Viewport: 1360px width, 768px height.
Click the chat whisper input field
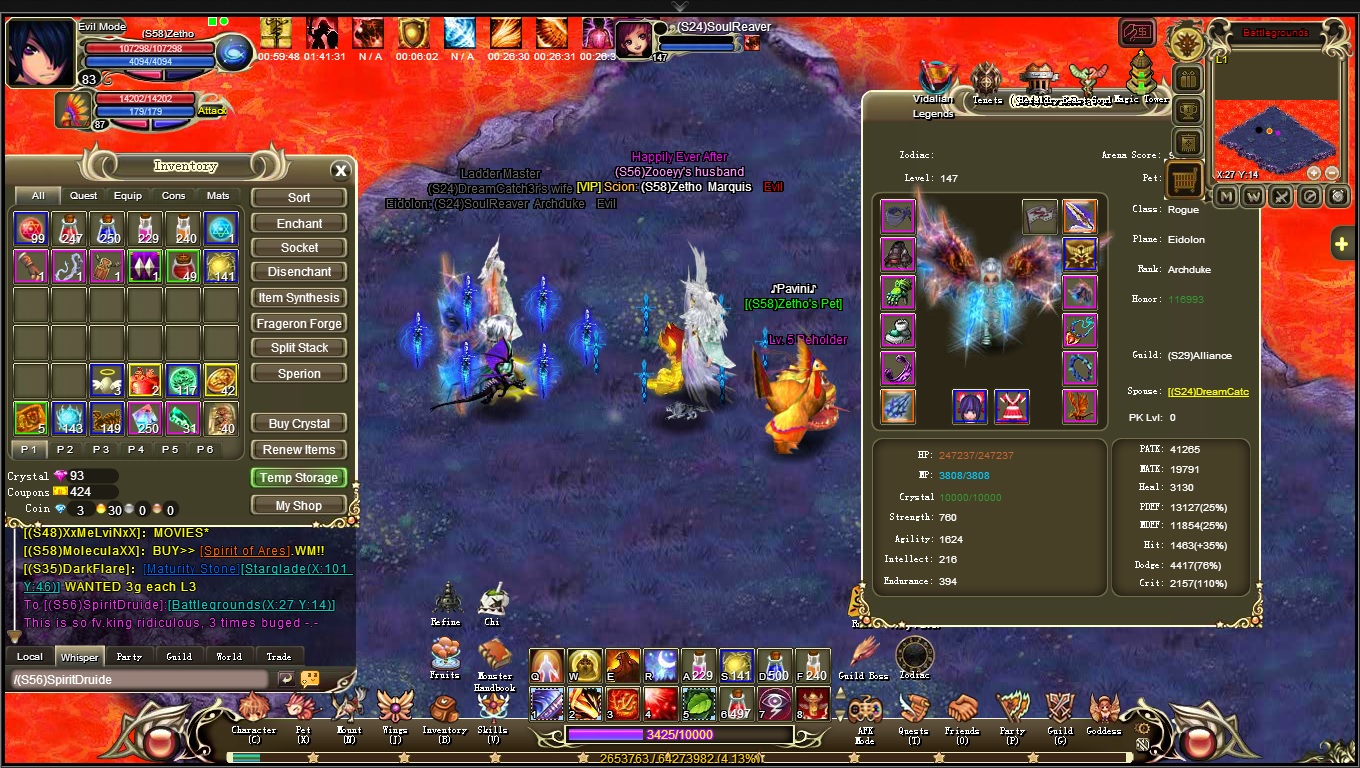coord(140,680)
